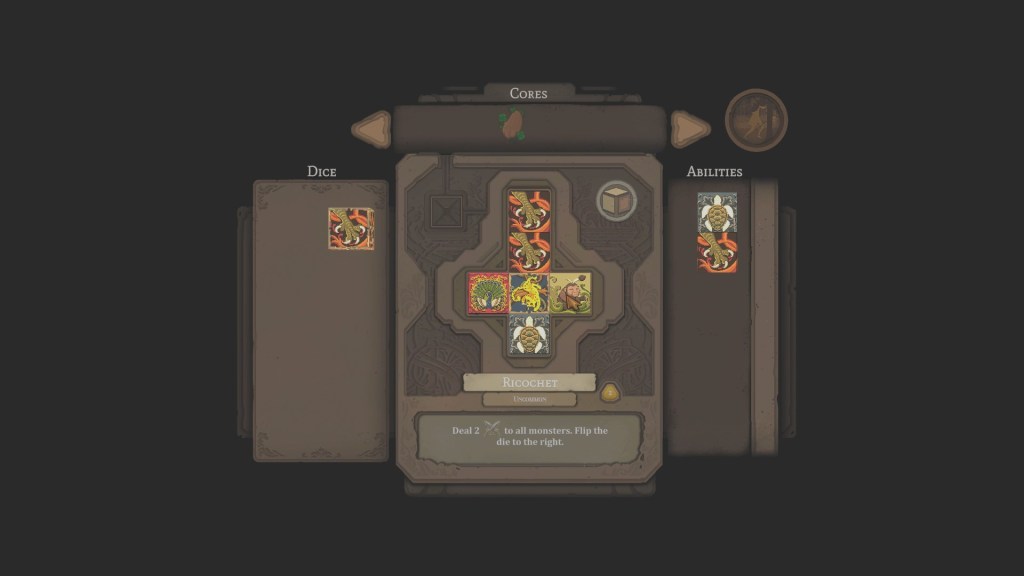1024x576 pixels.
Task: Click the crossed square slot beside the die
Action: (447, 212)
